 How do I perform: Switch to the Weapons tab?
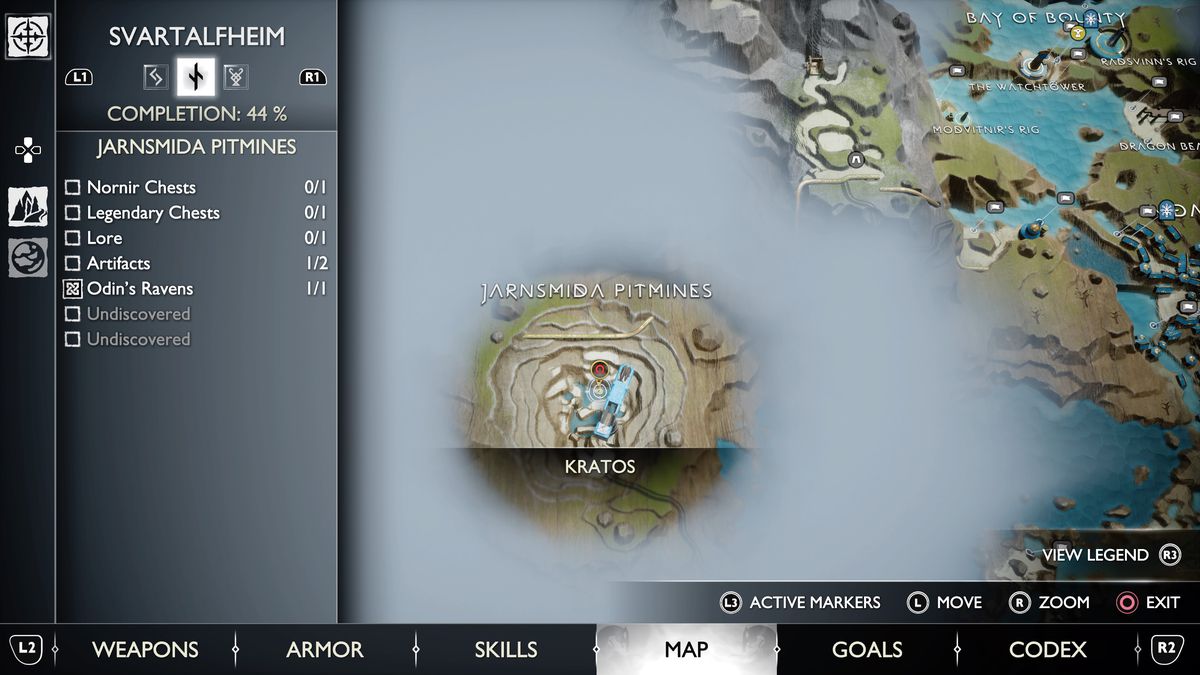[x=145, y=650]
